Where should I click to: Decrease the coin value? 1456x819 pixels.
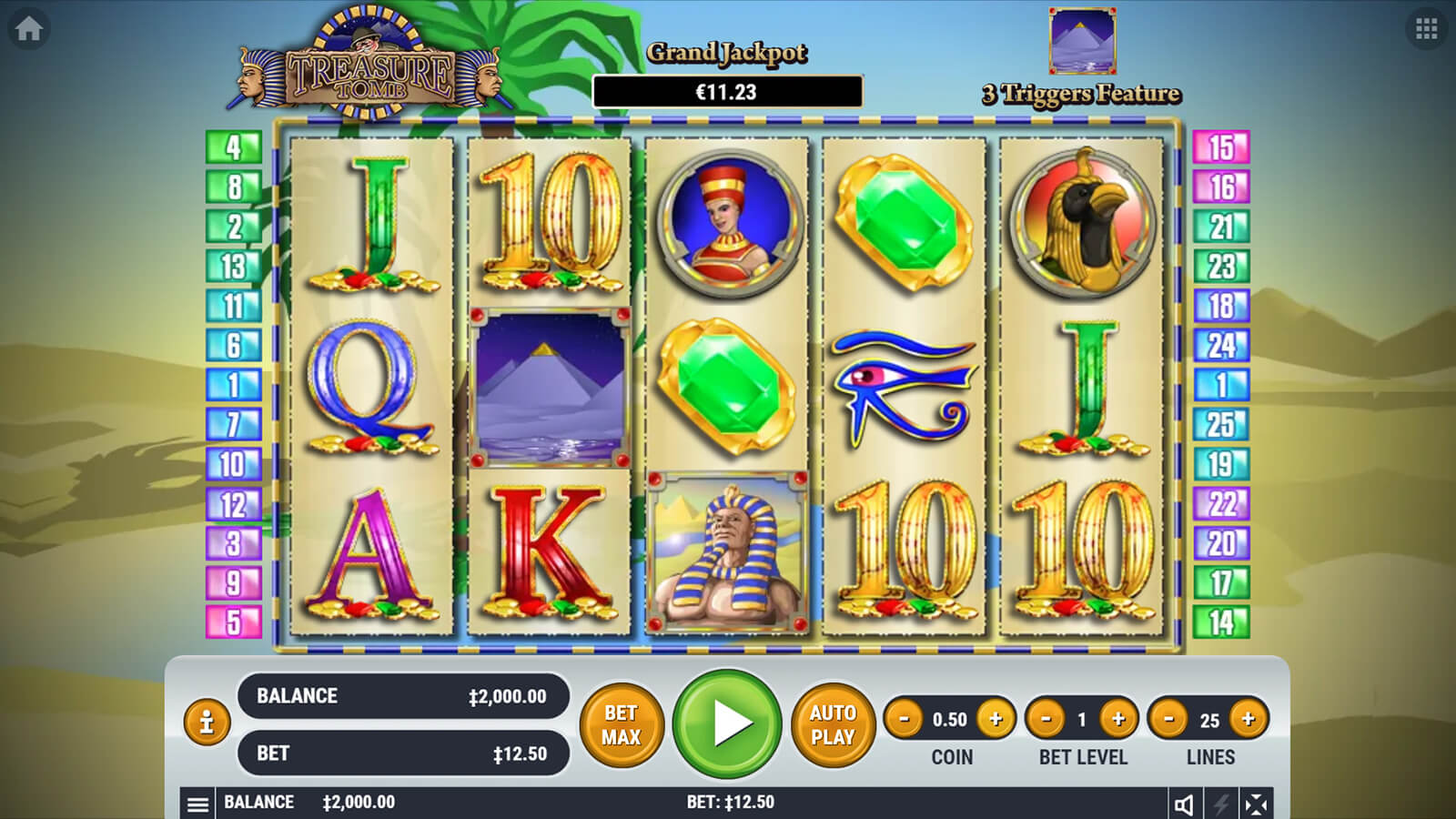(x=904, y=719)
